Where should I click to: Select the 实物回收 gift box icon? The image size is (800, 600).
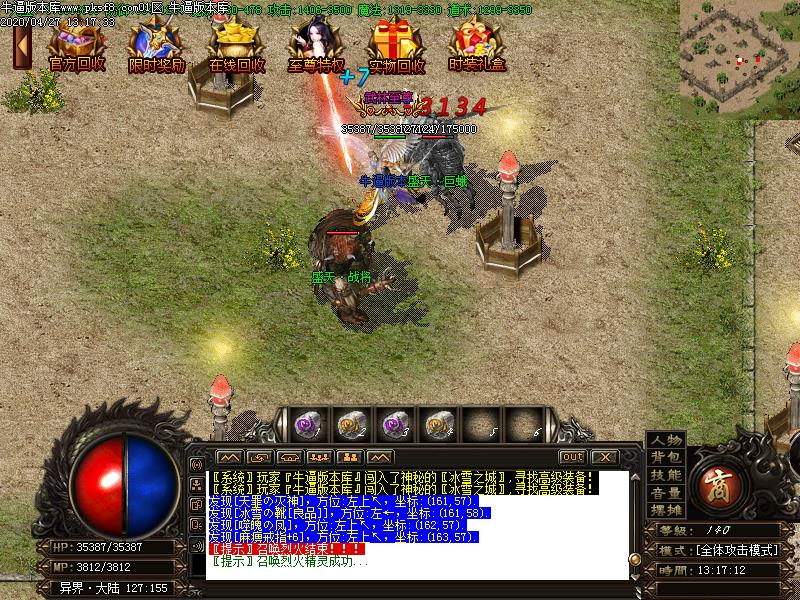coord(396,43)
